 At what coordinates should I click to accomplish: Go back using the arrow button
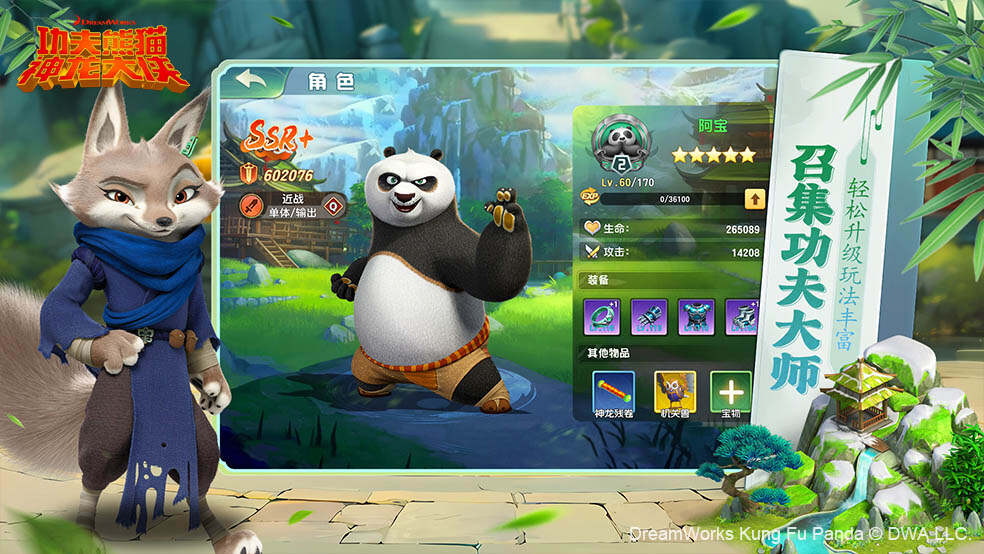[251, 79]
